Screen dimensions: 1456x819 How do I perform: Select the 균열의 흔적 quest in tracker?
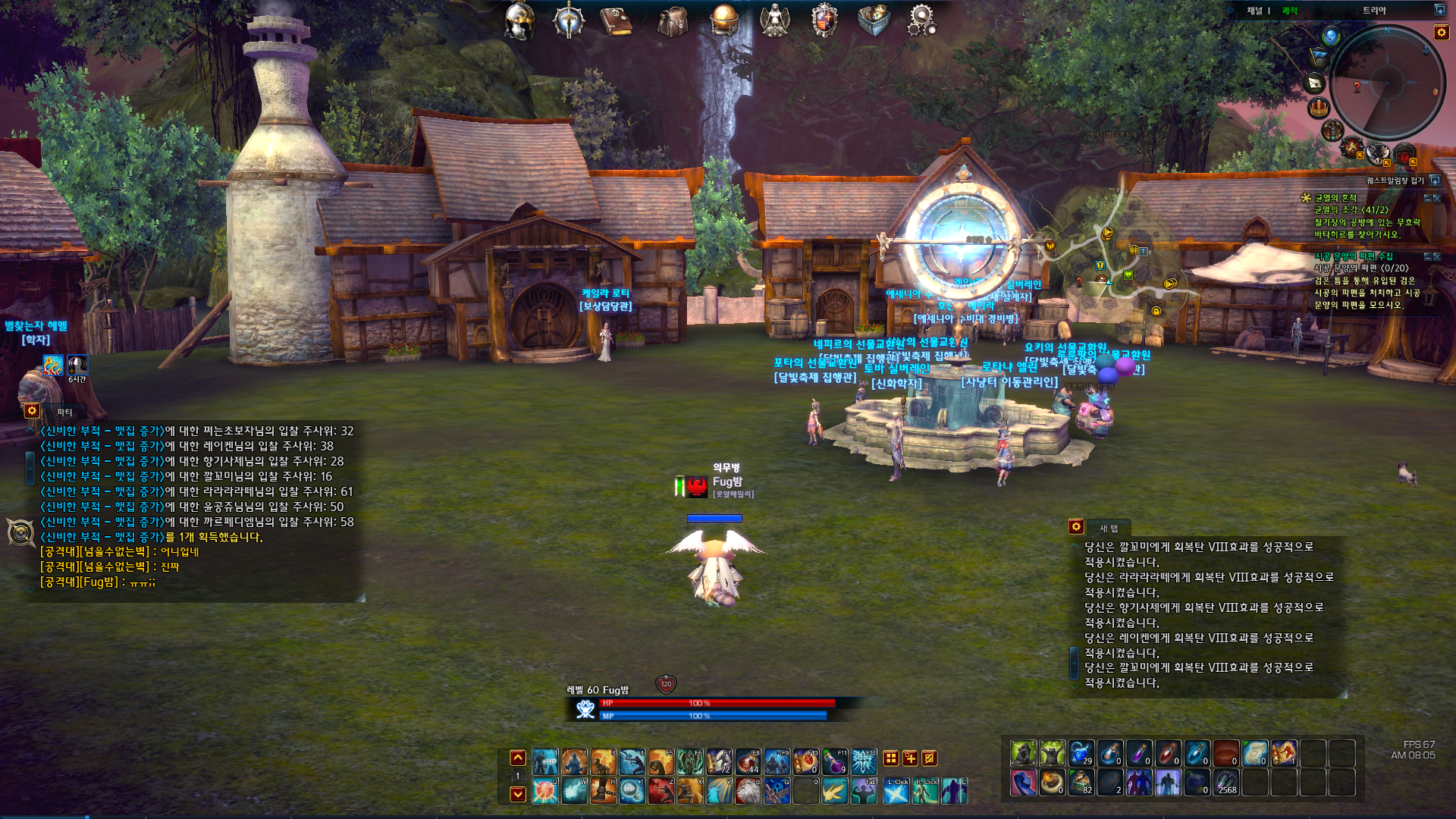(x=1335, y=198)
